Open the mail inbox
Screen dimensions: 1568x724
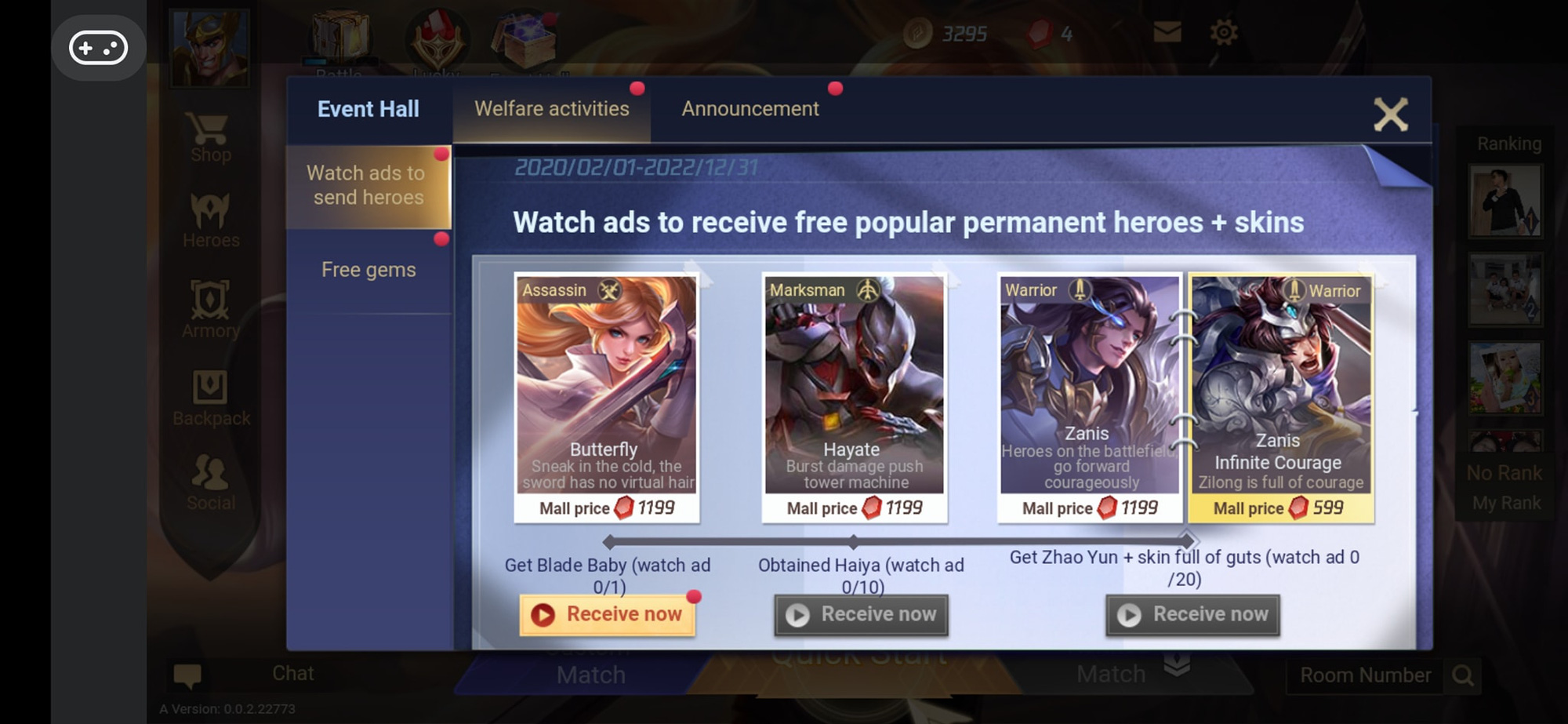tap(1167, 31)
